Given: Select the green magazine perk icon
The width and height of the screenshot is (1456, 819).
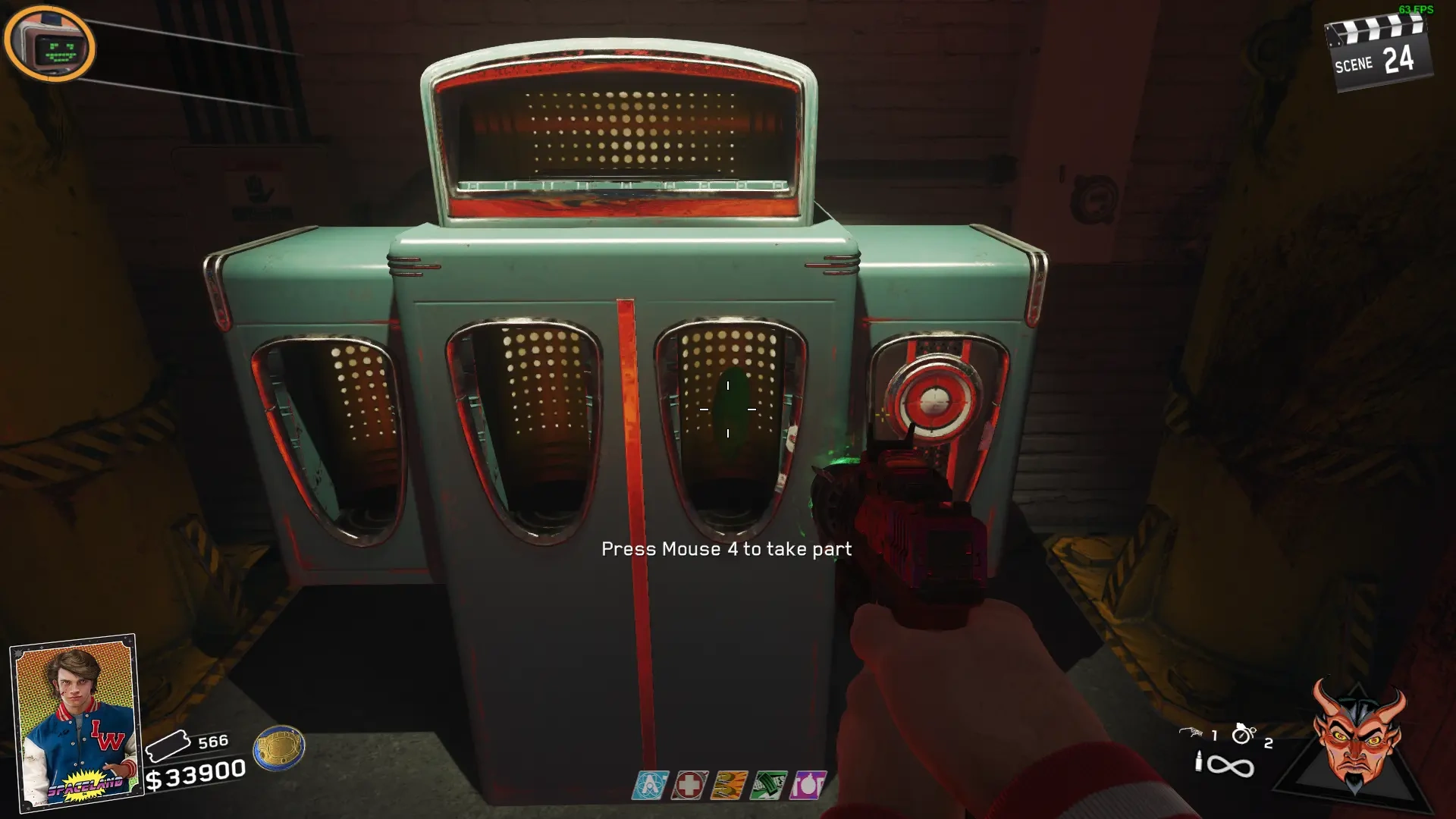Looking at the screenshot, I should coord(767,786).
